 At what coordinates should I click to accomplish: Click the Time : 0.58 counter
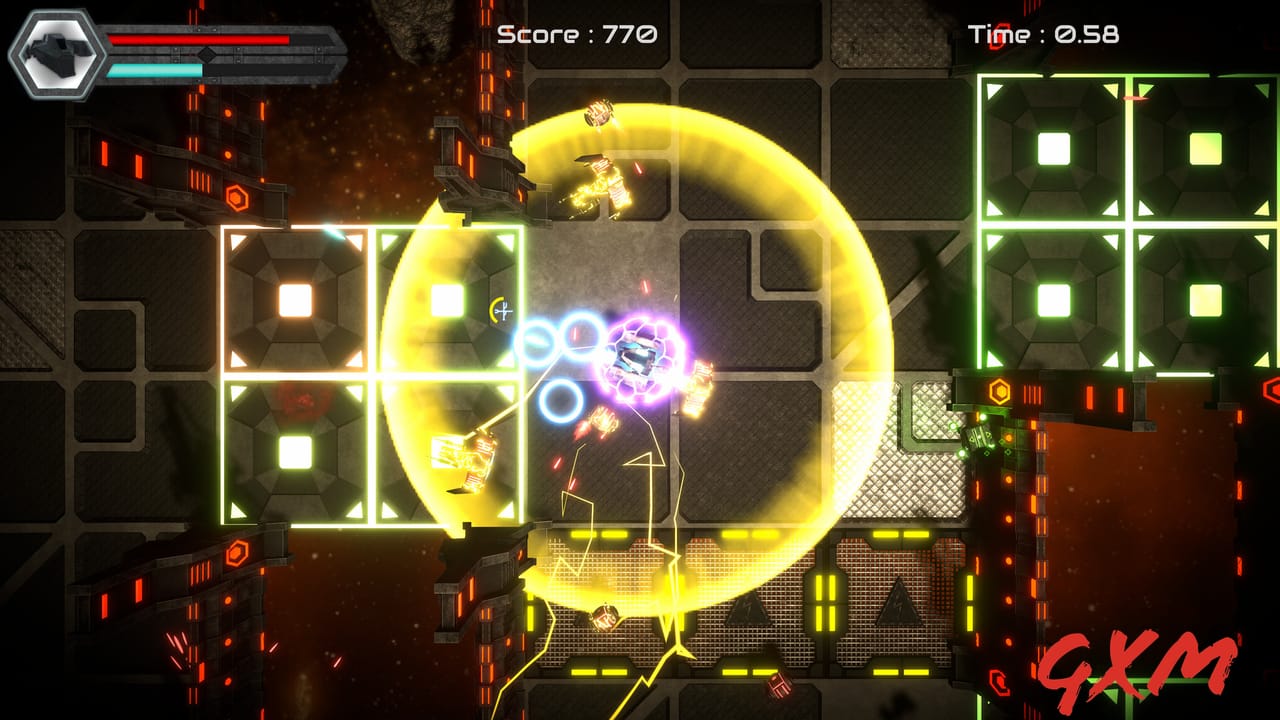1043,32
